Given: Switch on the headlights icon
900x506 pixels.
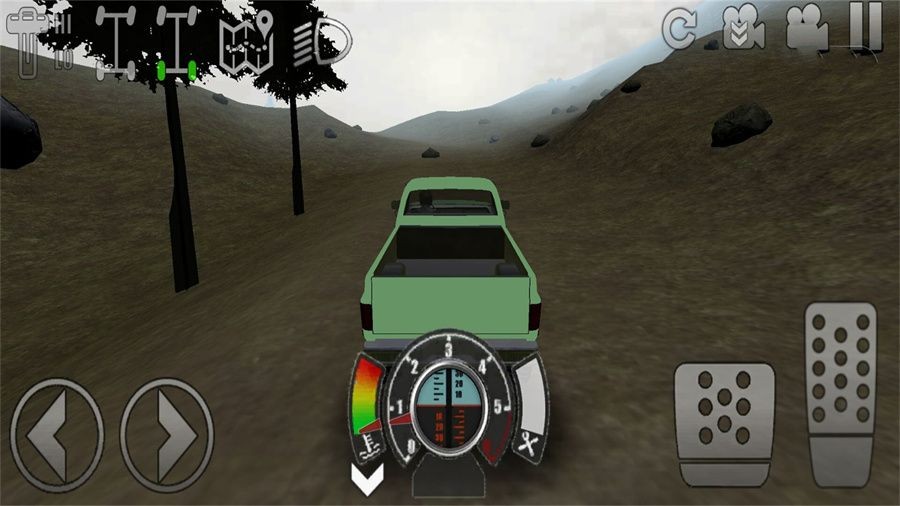Looking at the screenshot, I should pos(324,42).
